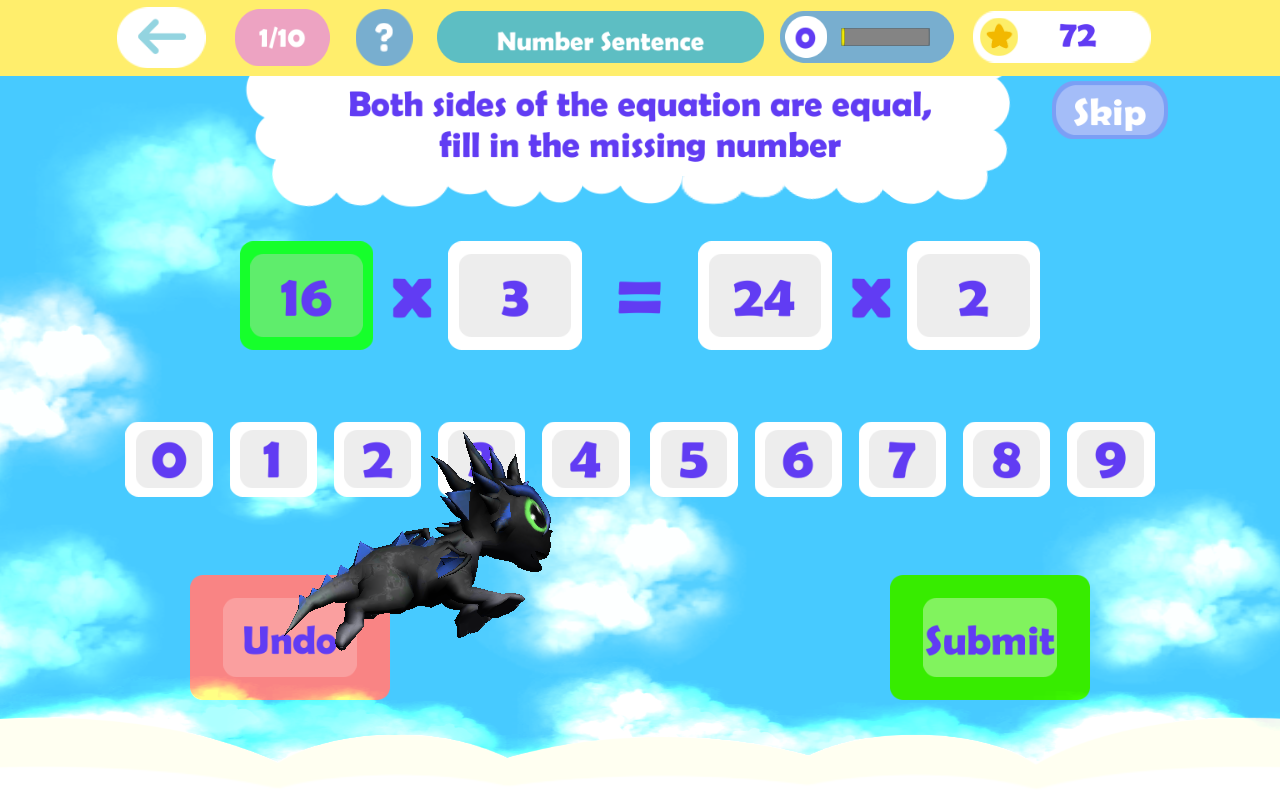Image resolution: width=1280 pixels, height=800 pixels.
Task: Click the star rewards icon
Action: (x=999, y=37)
